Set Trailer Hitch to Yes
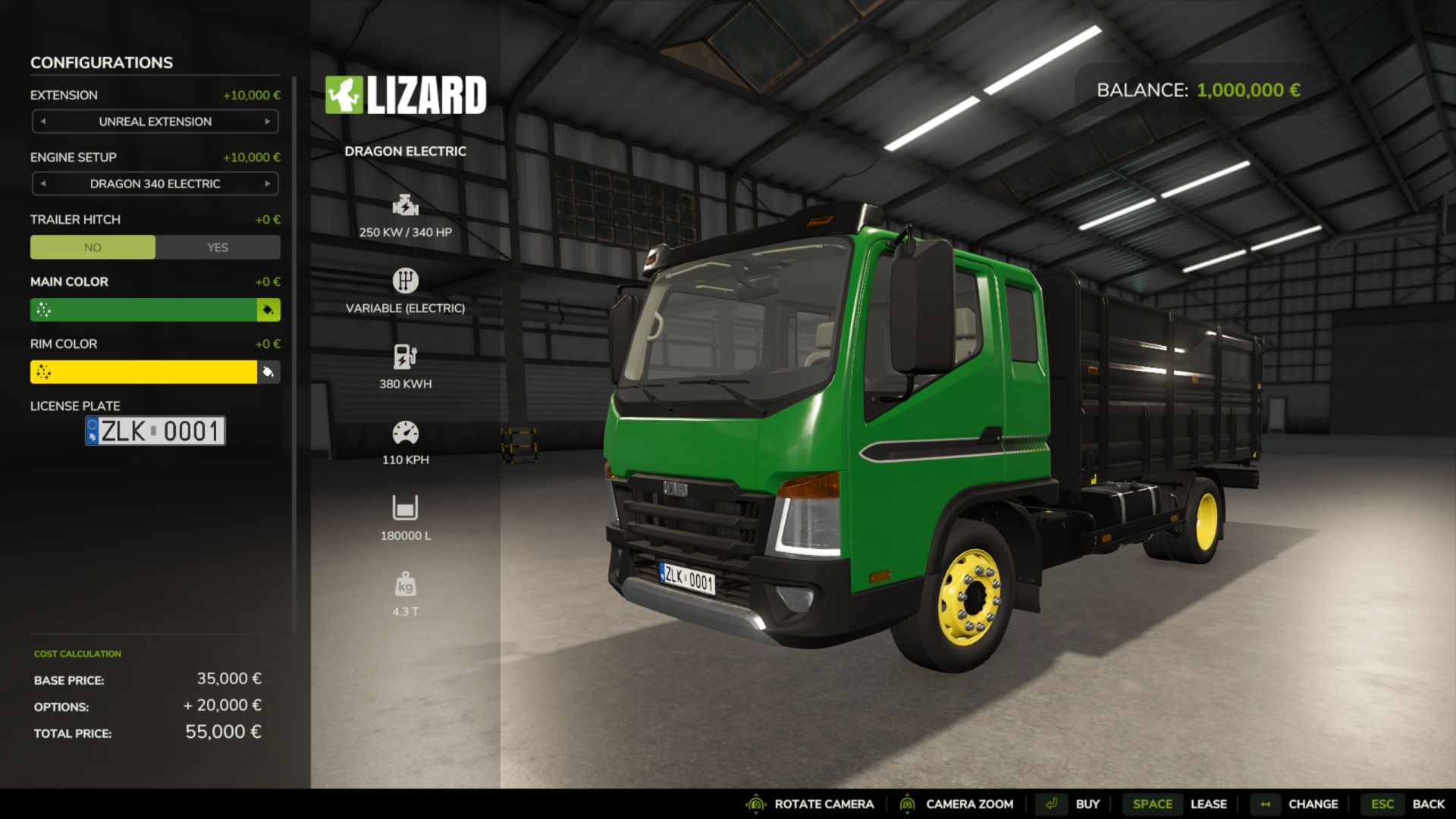Viewport: 1456px width, 819px height. (218, 247)
